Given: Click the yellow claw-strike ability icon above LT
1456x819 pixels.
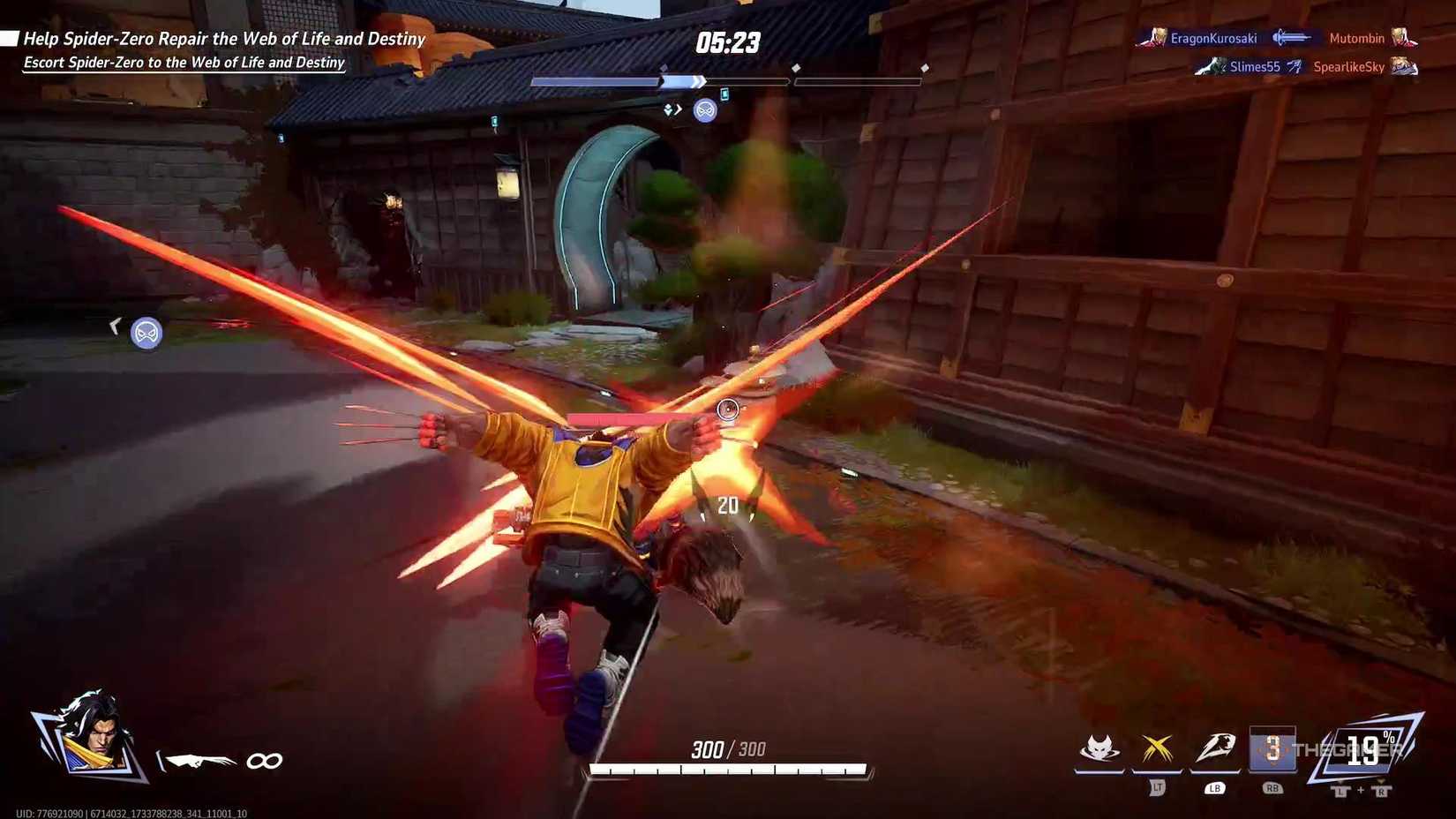Looking at the screenshot, I should (1156, 746).
